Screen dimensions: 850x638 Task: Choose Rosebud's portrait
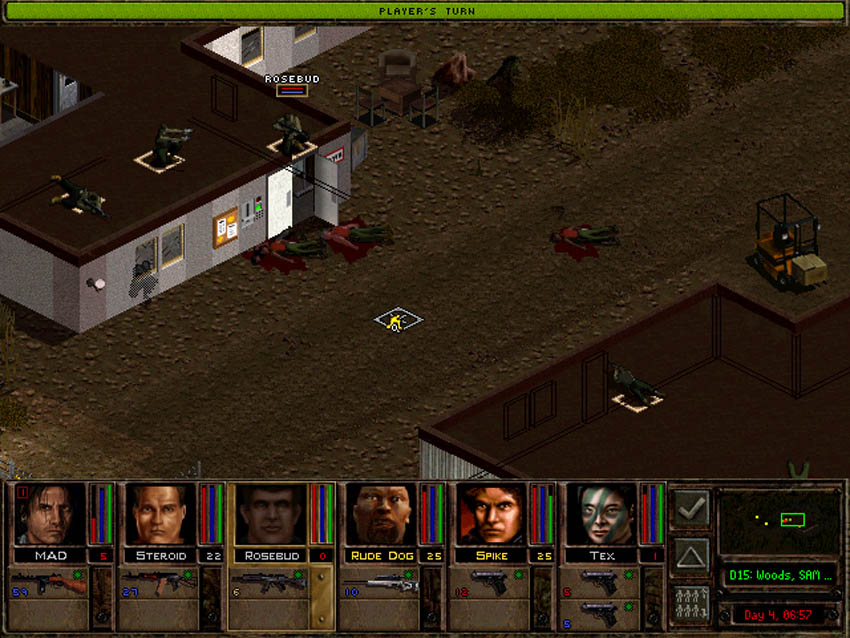(x=269, y=515)
